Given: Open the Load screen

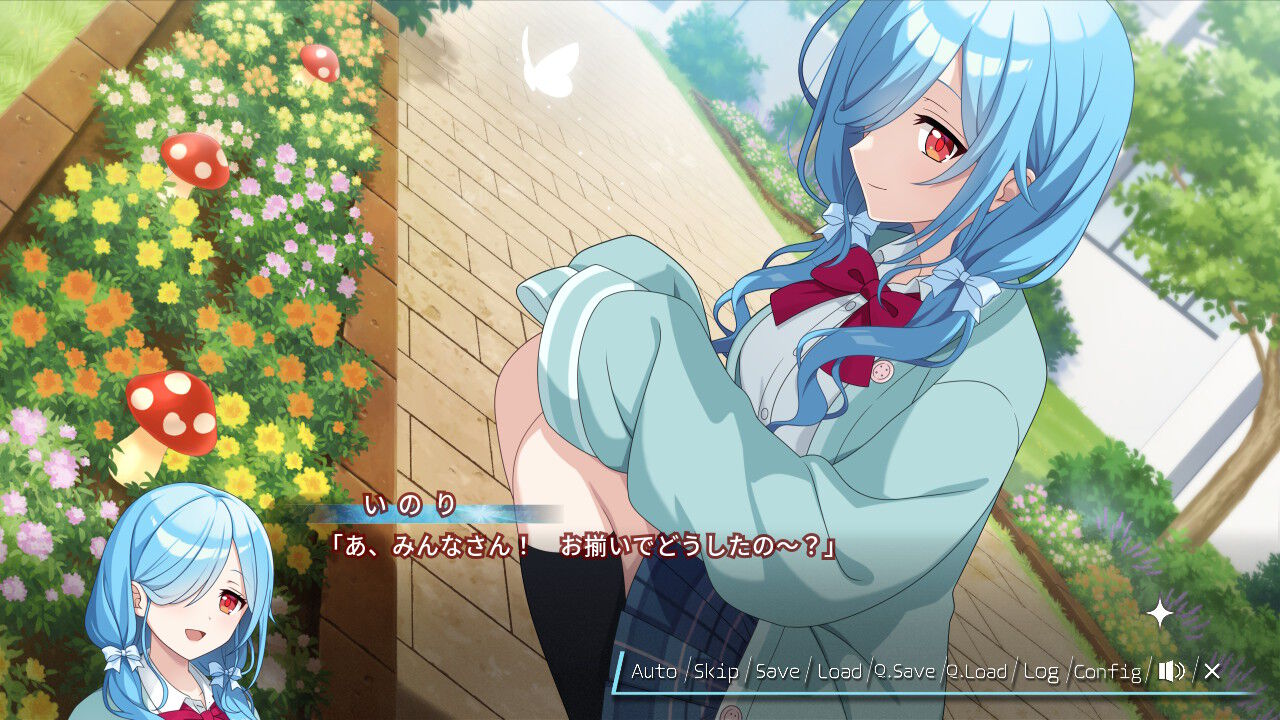Looking at the screenshot, I should pos(840,672).
